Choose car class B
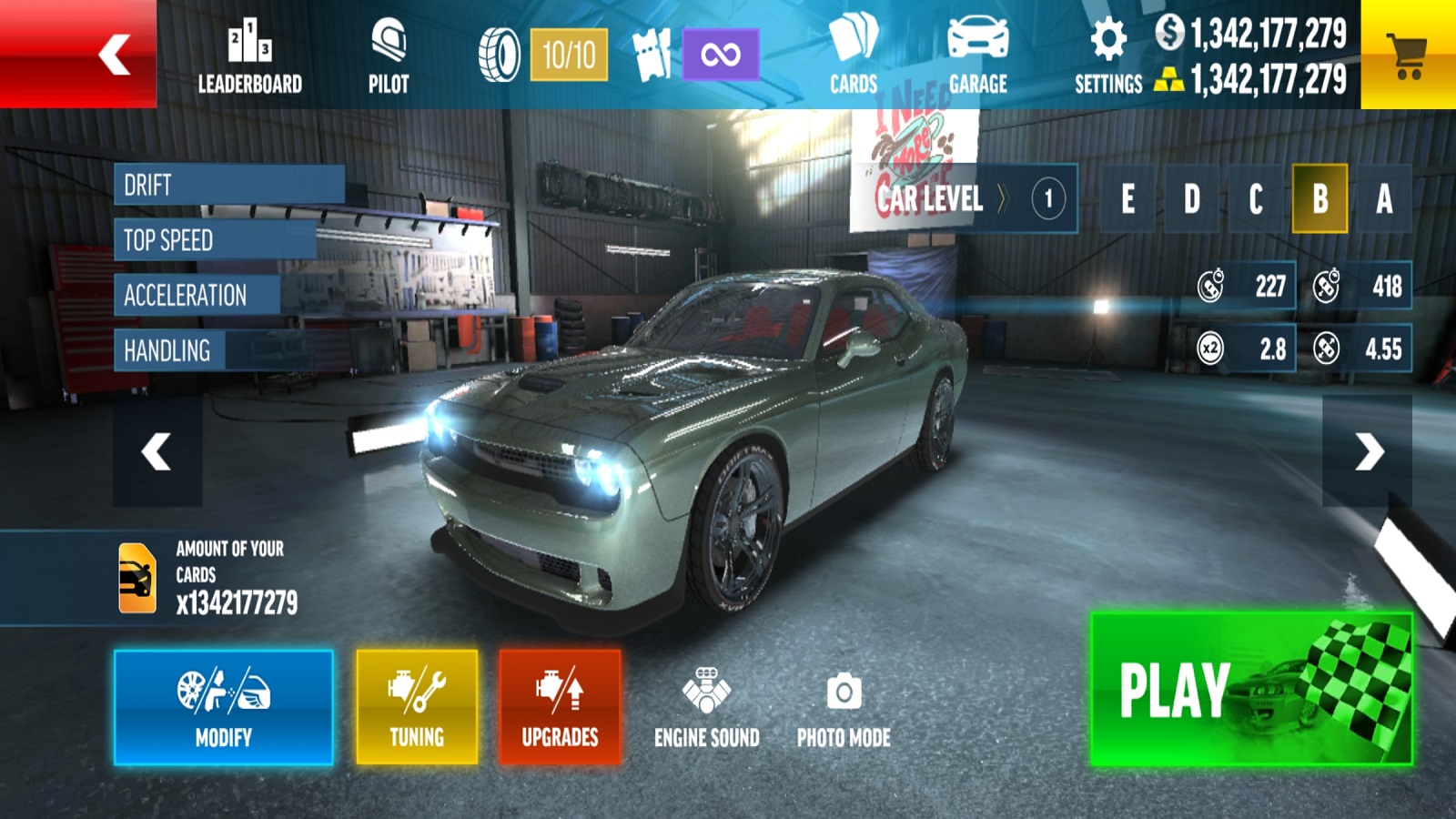This screenshot has height=819, width=1456. (1319, 198)
